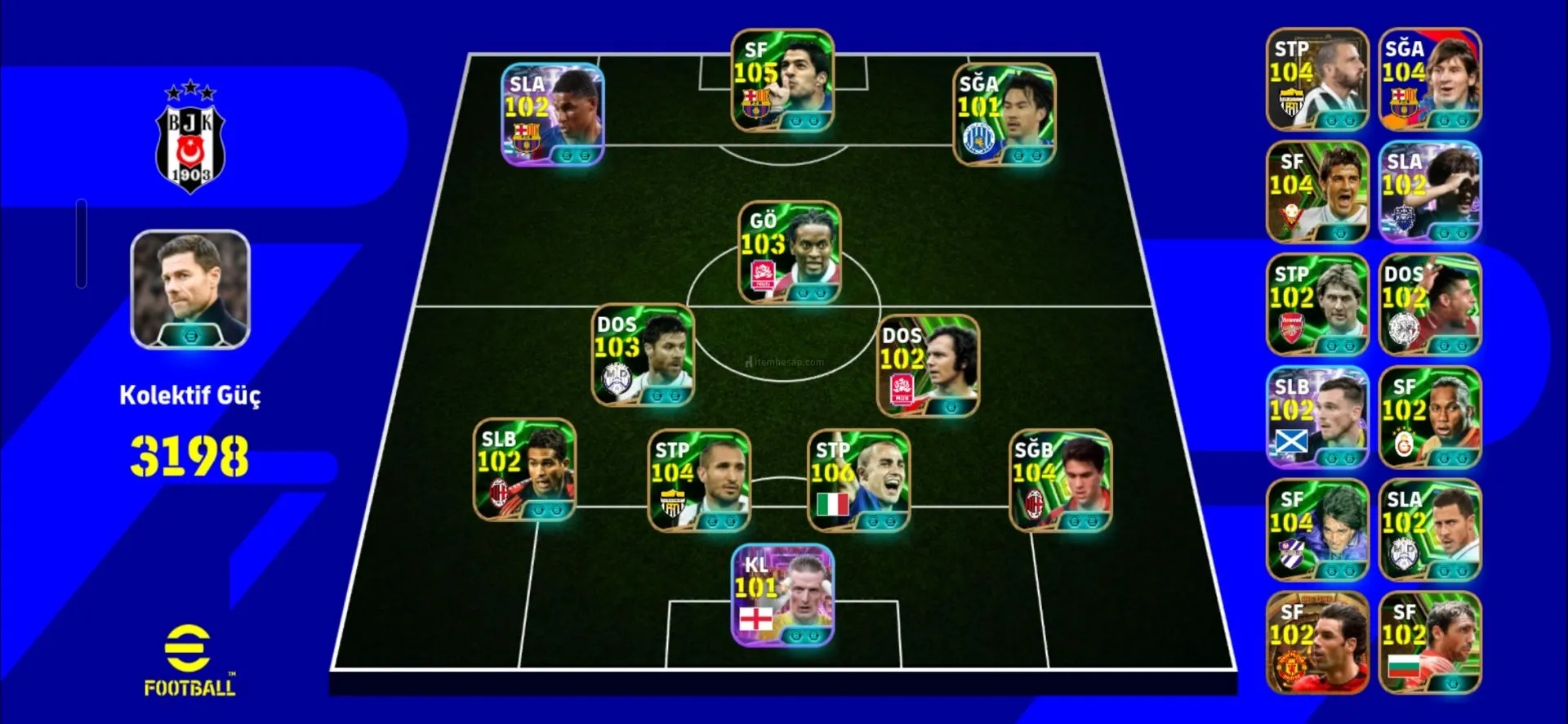Choose SLA 102 card with Barcelona badge
This screenshot has height=724, width=1568.
click(552, 115)
